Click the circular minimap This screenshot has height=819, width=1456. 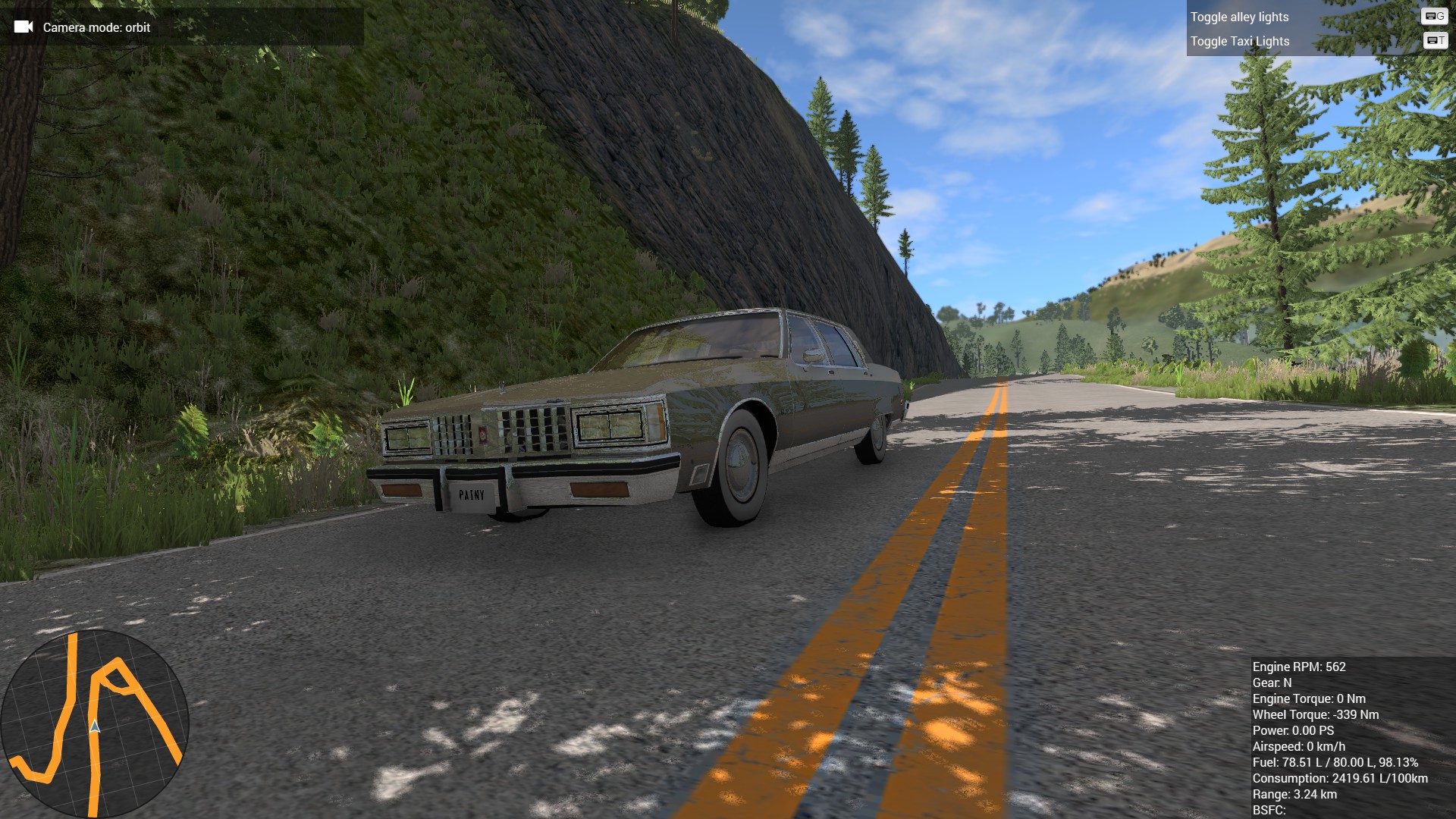click(94, 724)
